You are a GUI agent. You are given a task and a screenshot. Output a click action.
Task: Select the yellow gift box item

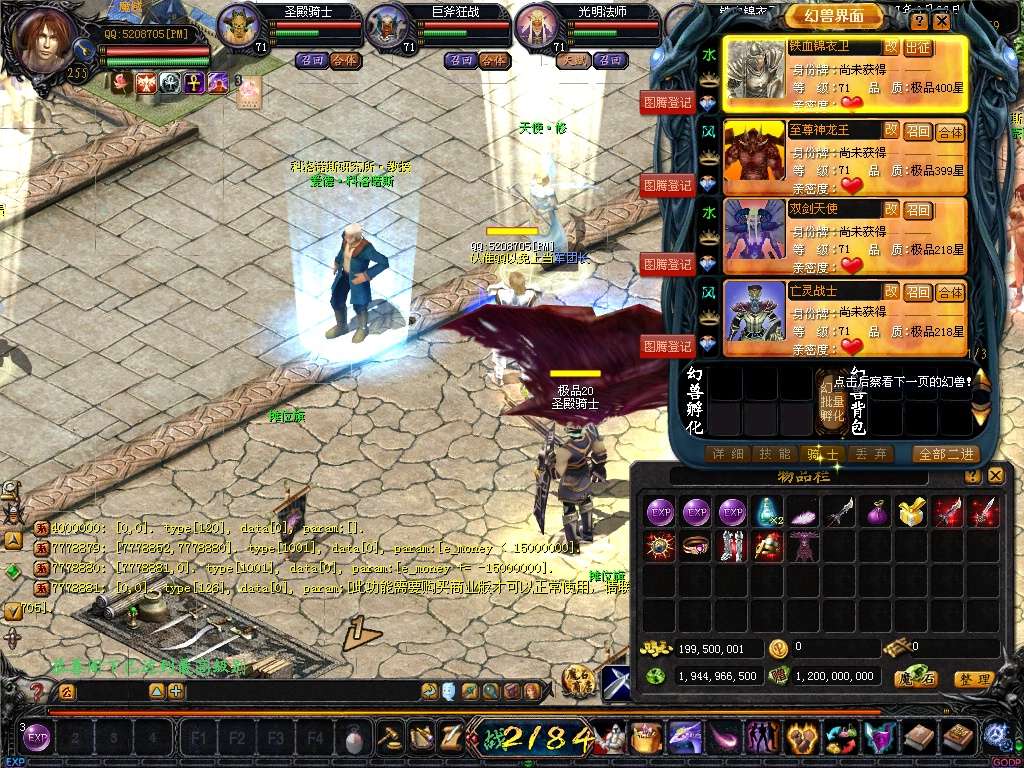pos(909,512)
